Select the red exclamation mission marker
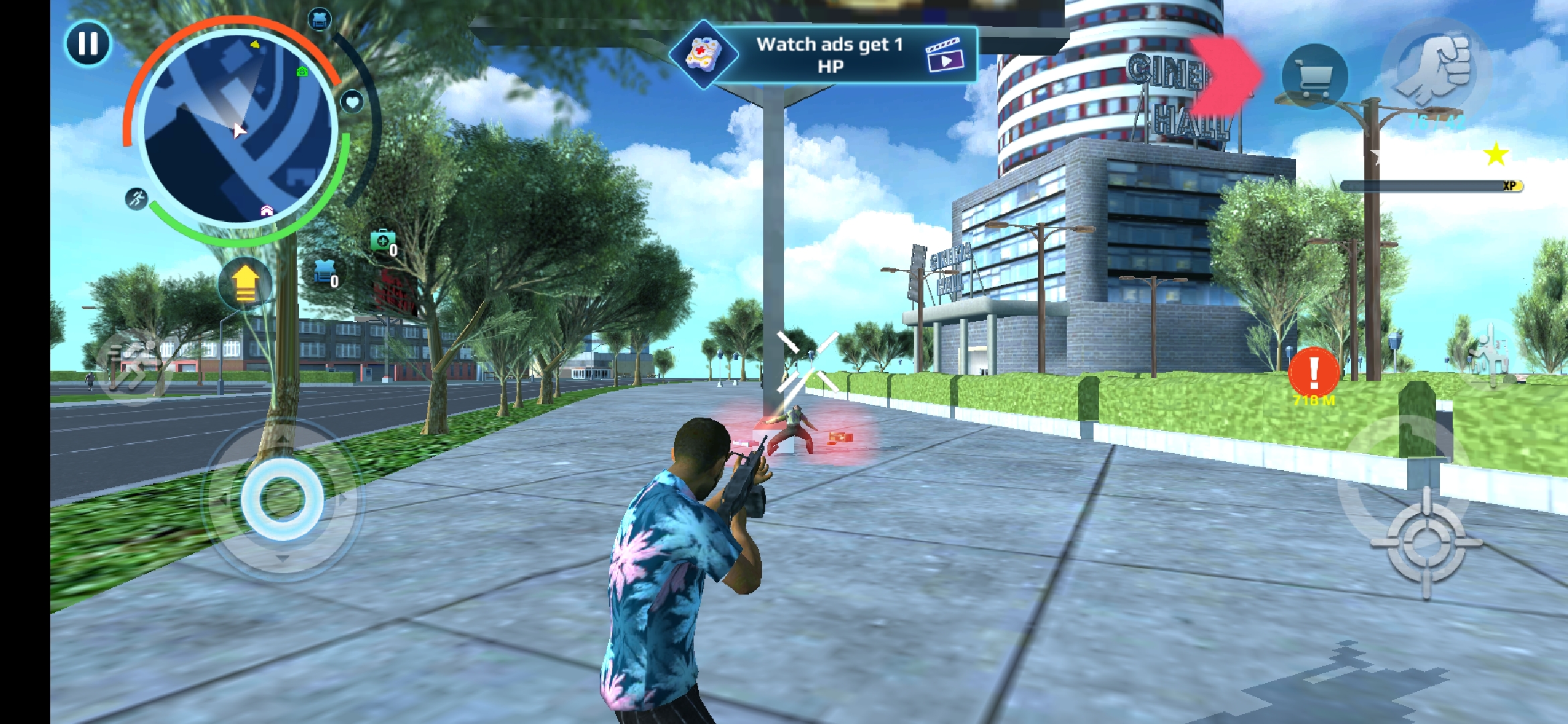This screenshot has height=724, width=1568. 1313,372
